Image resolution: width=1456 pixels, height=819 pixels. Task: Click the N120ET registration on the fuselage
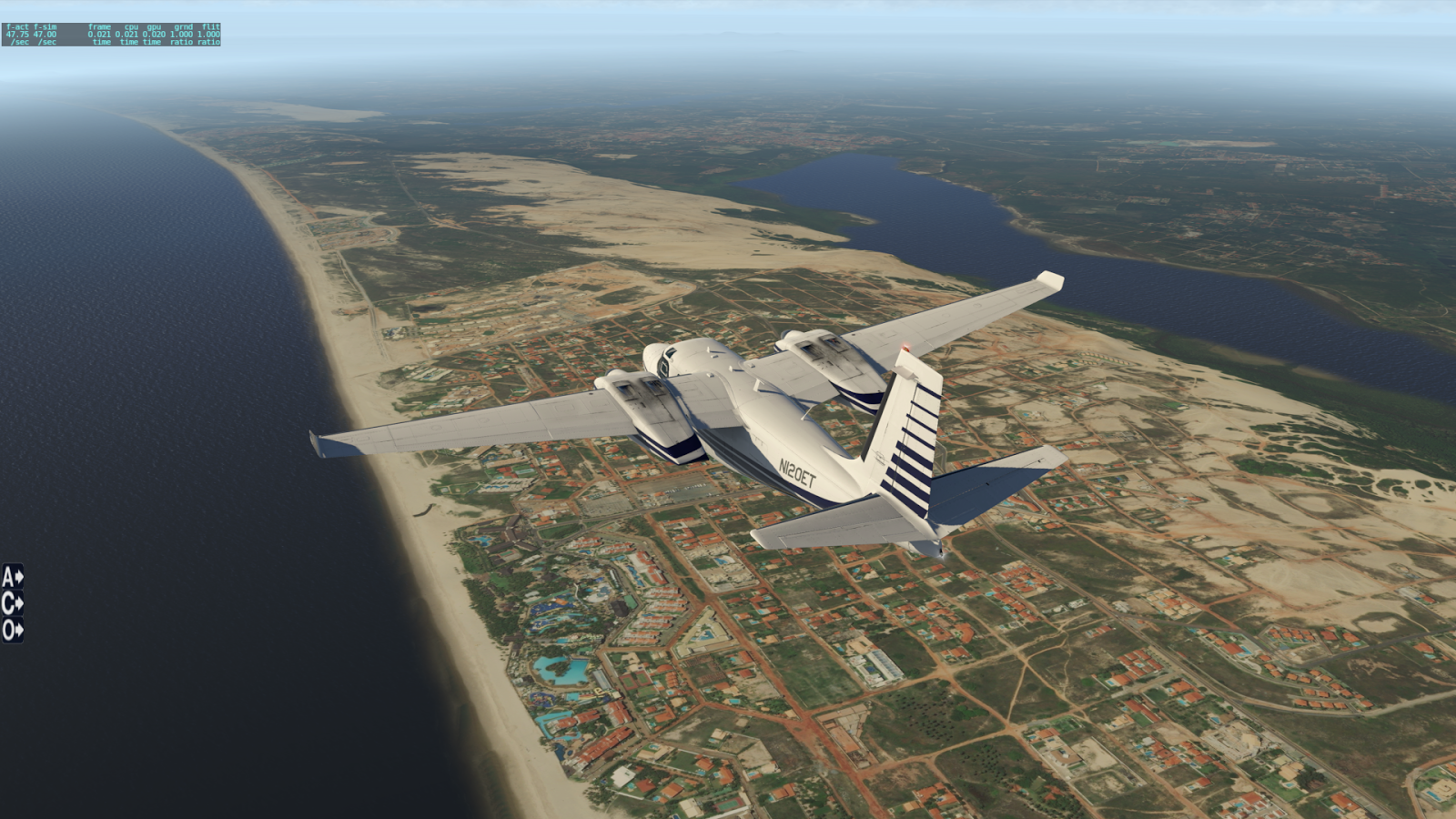coord(799,471)
